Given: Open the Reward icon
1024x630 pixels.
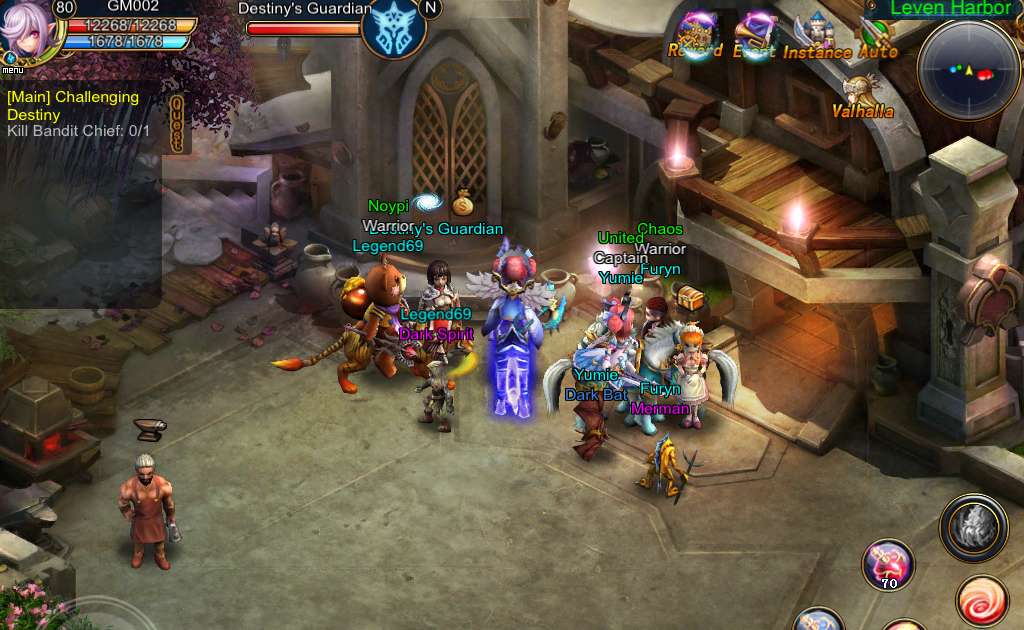Looking at the screenshot, I should pos(696,35).
